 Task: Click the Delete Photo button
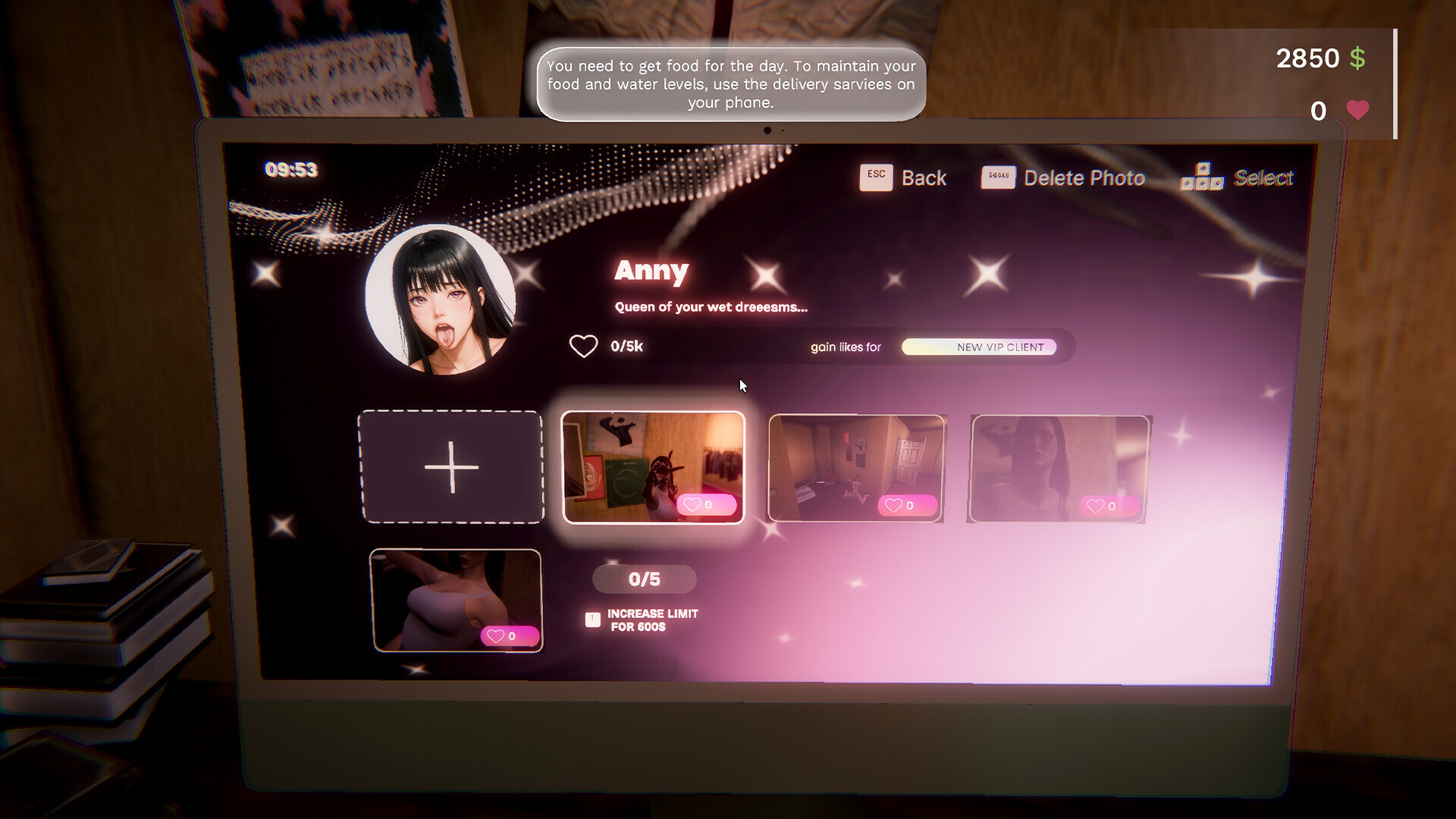click(1084, 177)
